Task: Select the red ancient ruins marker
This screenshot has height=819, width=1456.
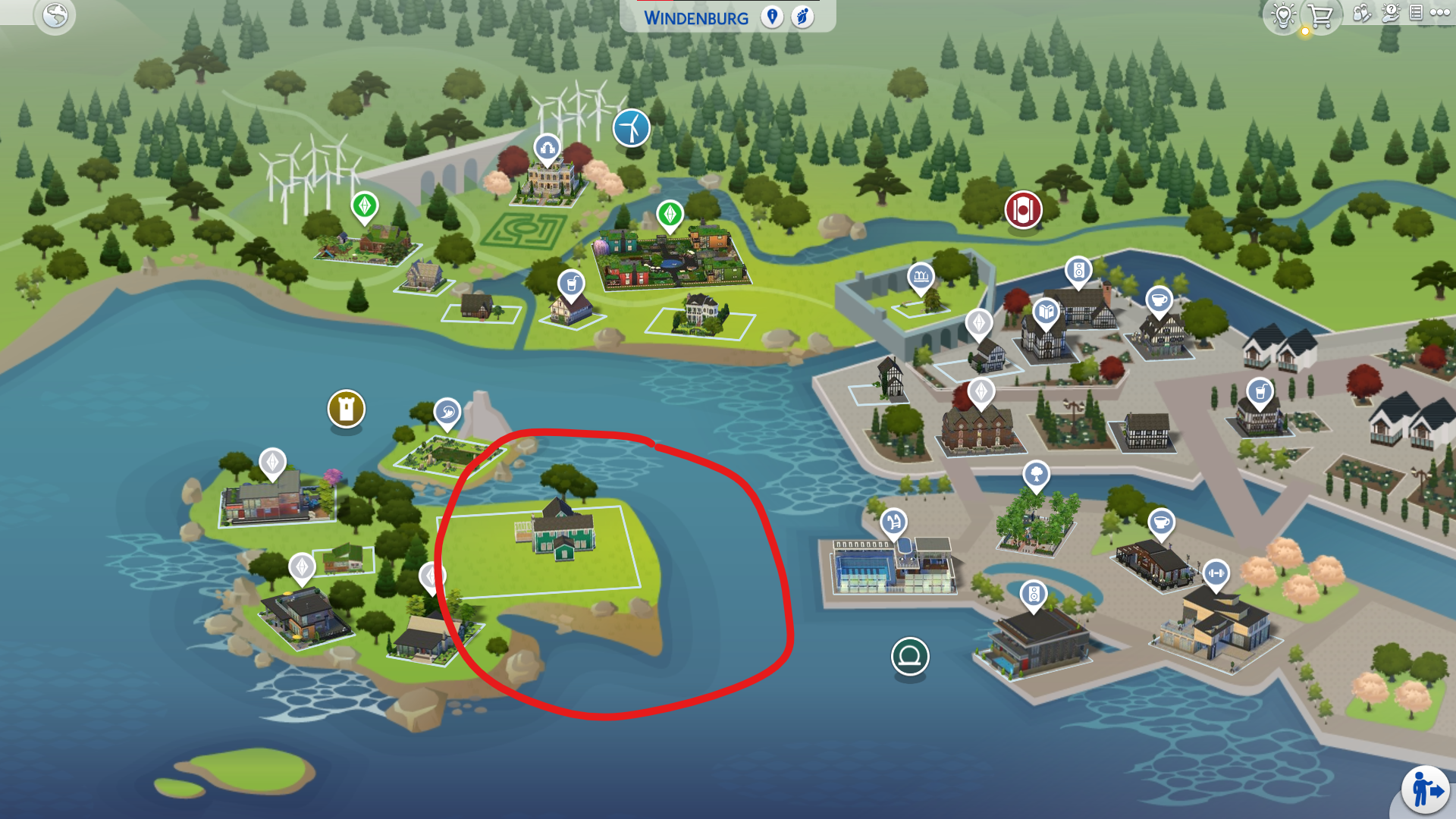Action: pyautogui.click(x=1023, y=210)
